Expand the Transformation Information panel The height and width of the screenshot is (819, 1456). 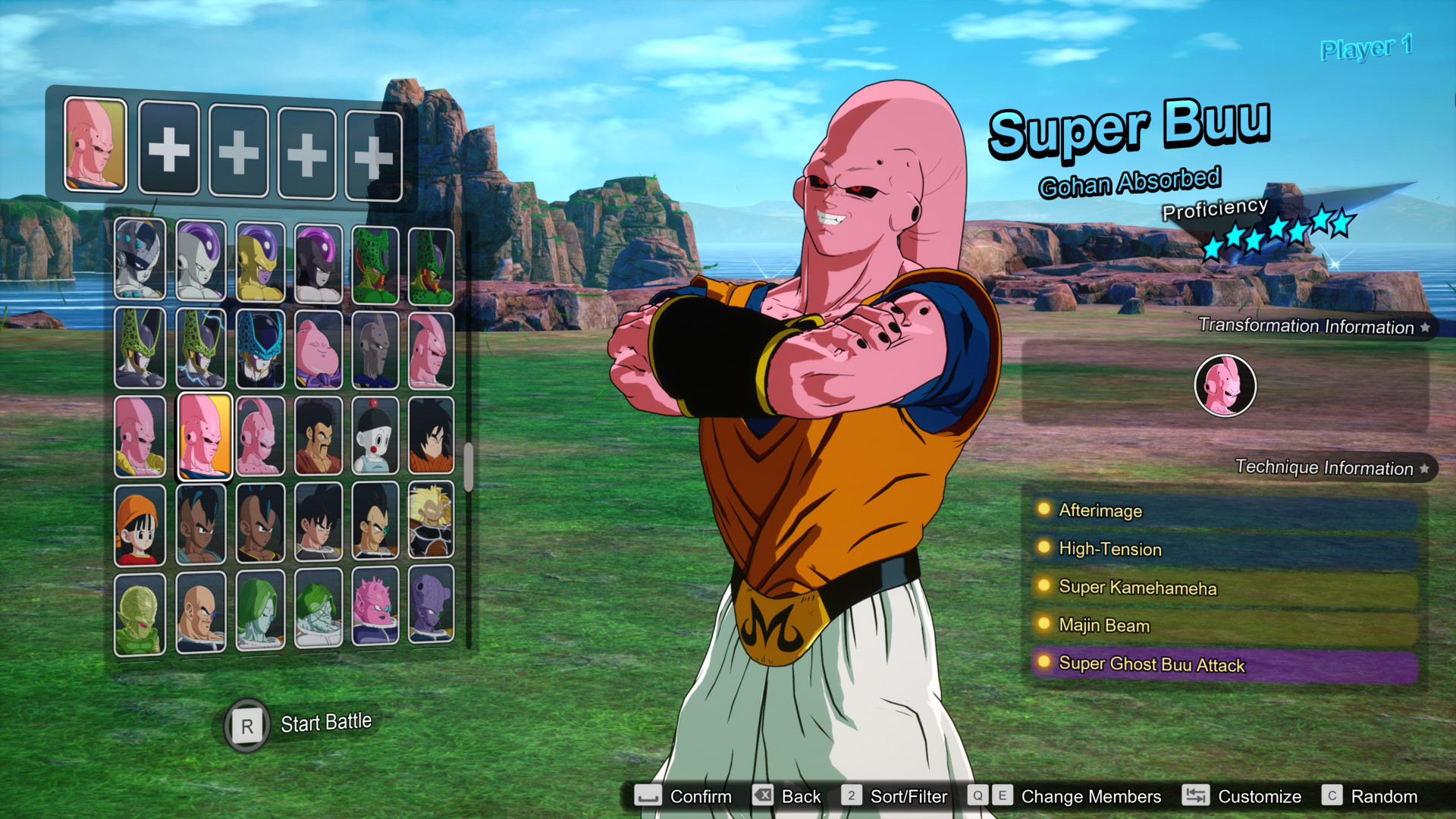click(x=1310, y=327)
